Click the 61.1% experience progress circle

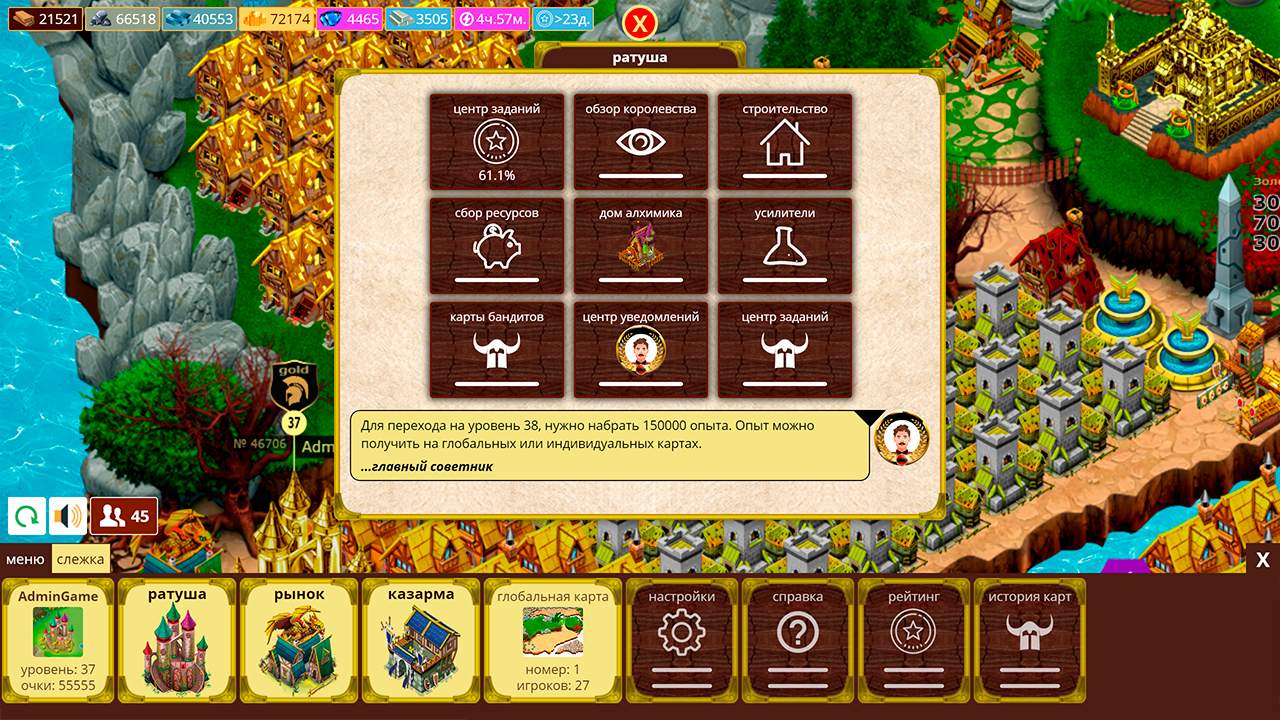(497, 145)
